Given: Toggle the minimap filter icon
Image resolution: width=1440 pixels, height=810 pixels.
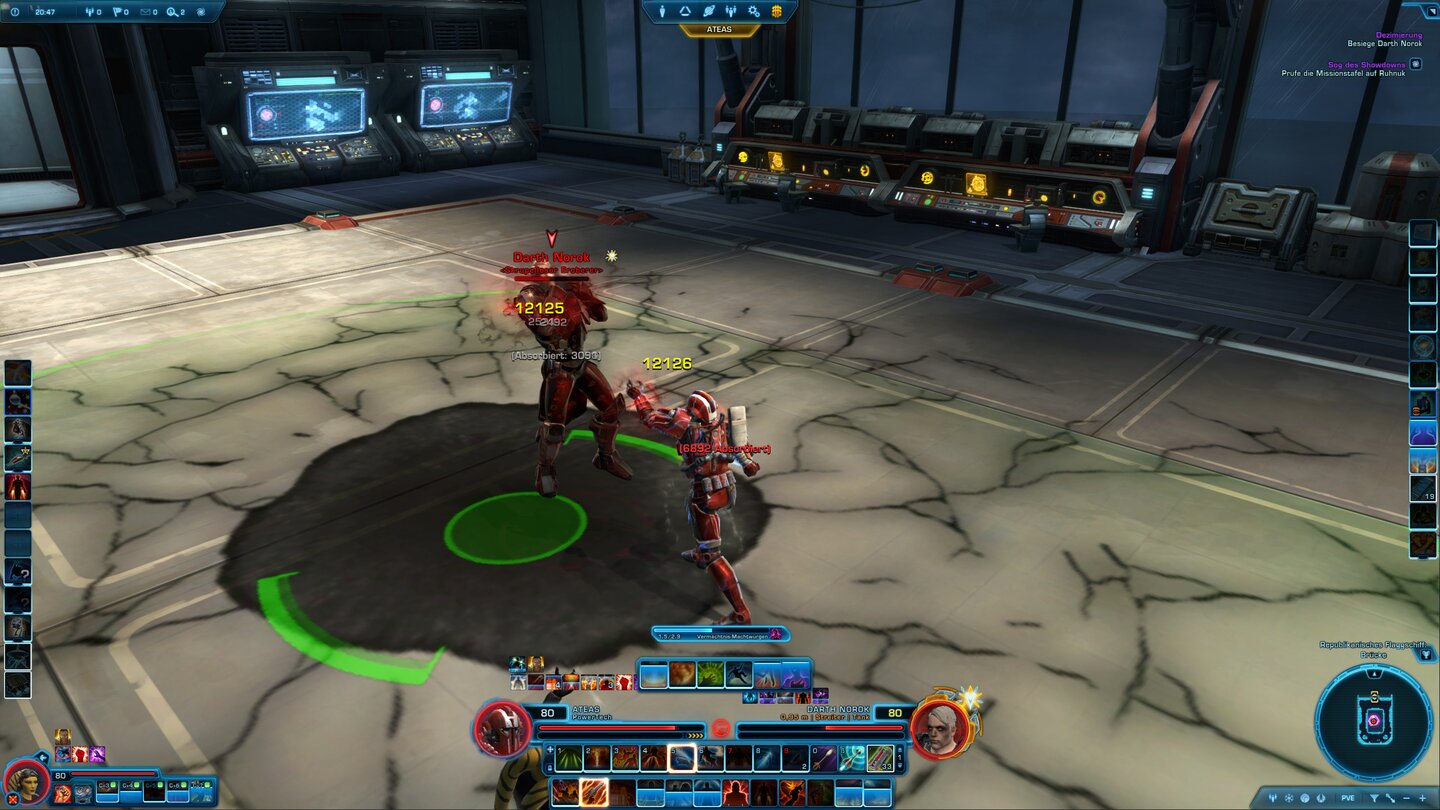Looking at the screenshot, I should point(1375,798).
